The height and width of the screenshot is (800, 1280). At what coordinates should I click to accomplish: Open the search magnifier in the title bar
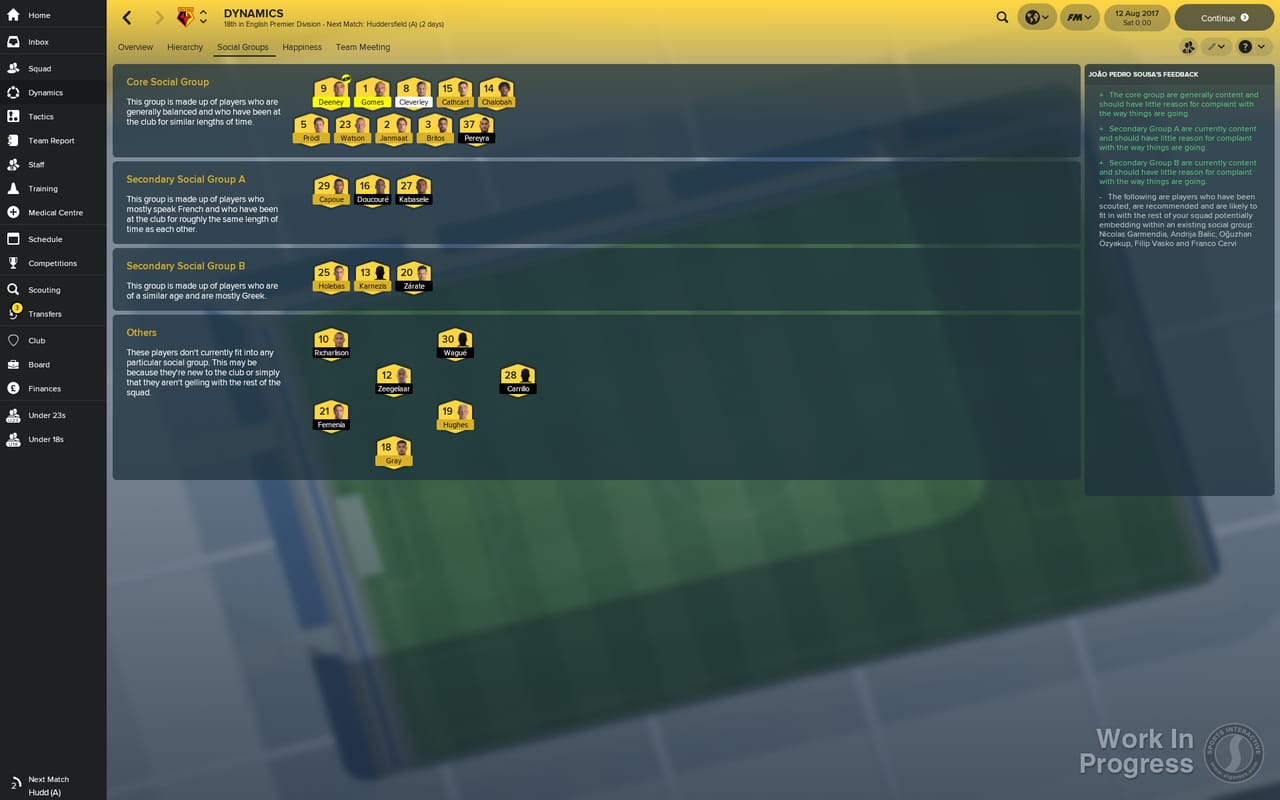pyautogui.click(x=1001, y=17)
